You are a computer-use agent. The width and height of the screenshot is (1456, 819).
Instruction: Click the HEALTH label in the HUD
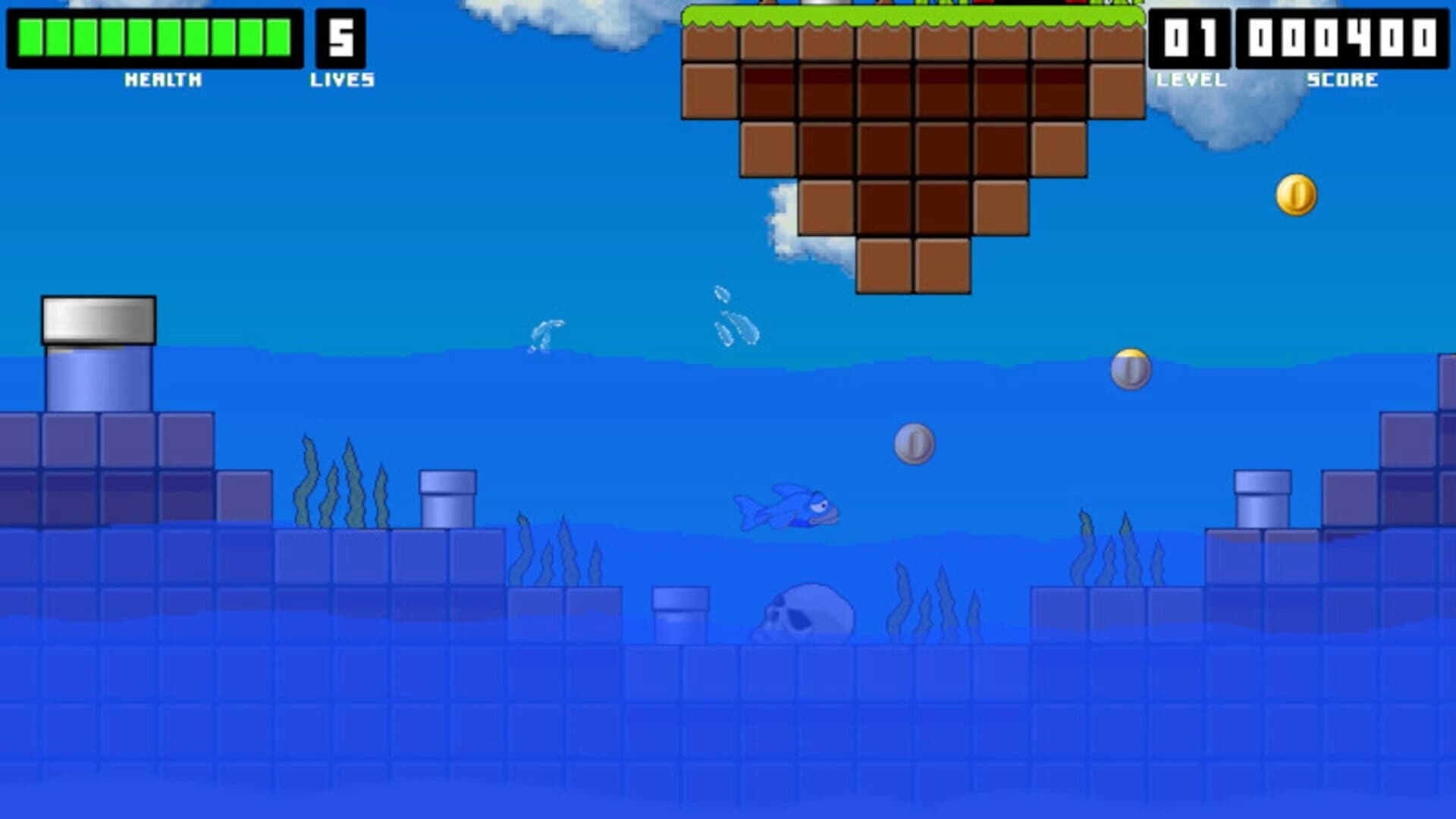pyautogui.click(x=162, y=78)
